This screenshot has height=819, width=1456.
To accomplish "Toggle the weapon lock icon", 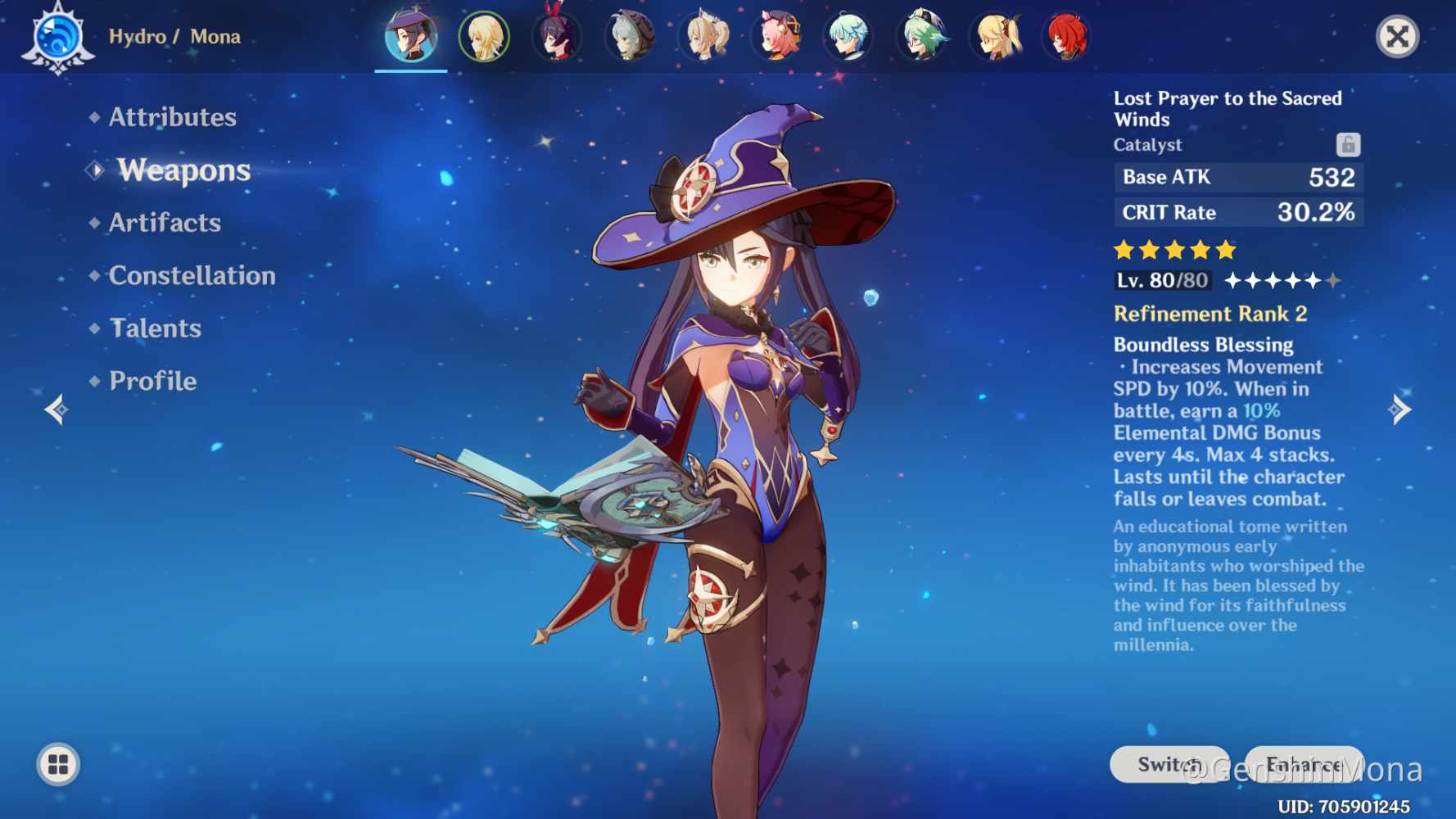I will point(1348,145).
